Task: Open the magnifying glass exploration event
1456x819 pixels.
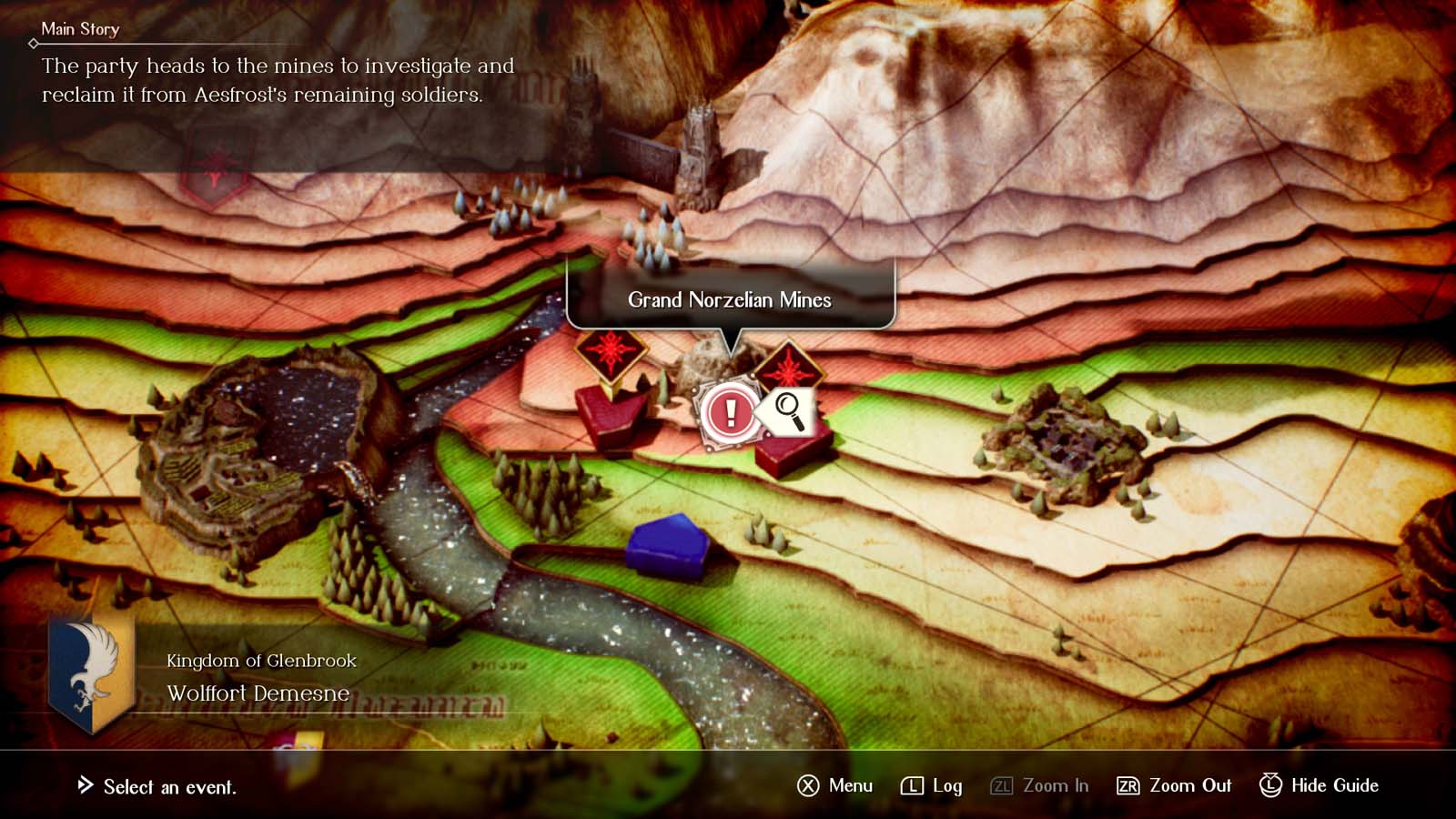Action: point(790,411)
